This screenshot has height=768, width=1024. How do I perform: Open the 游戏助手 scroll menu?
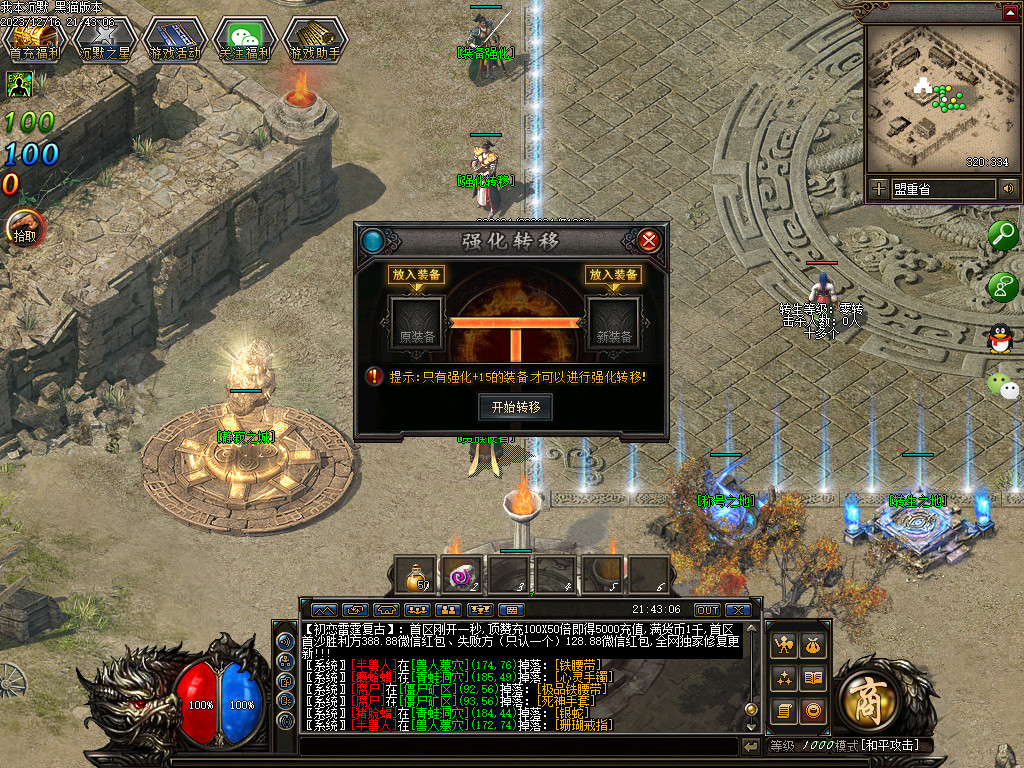click(x=314, y=40)
